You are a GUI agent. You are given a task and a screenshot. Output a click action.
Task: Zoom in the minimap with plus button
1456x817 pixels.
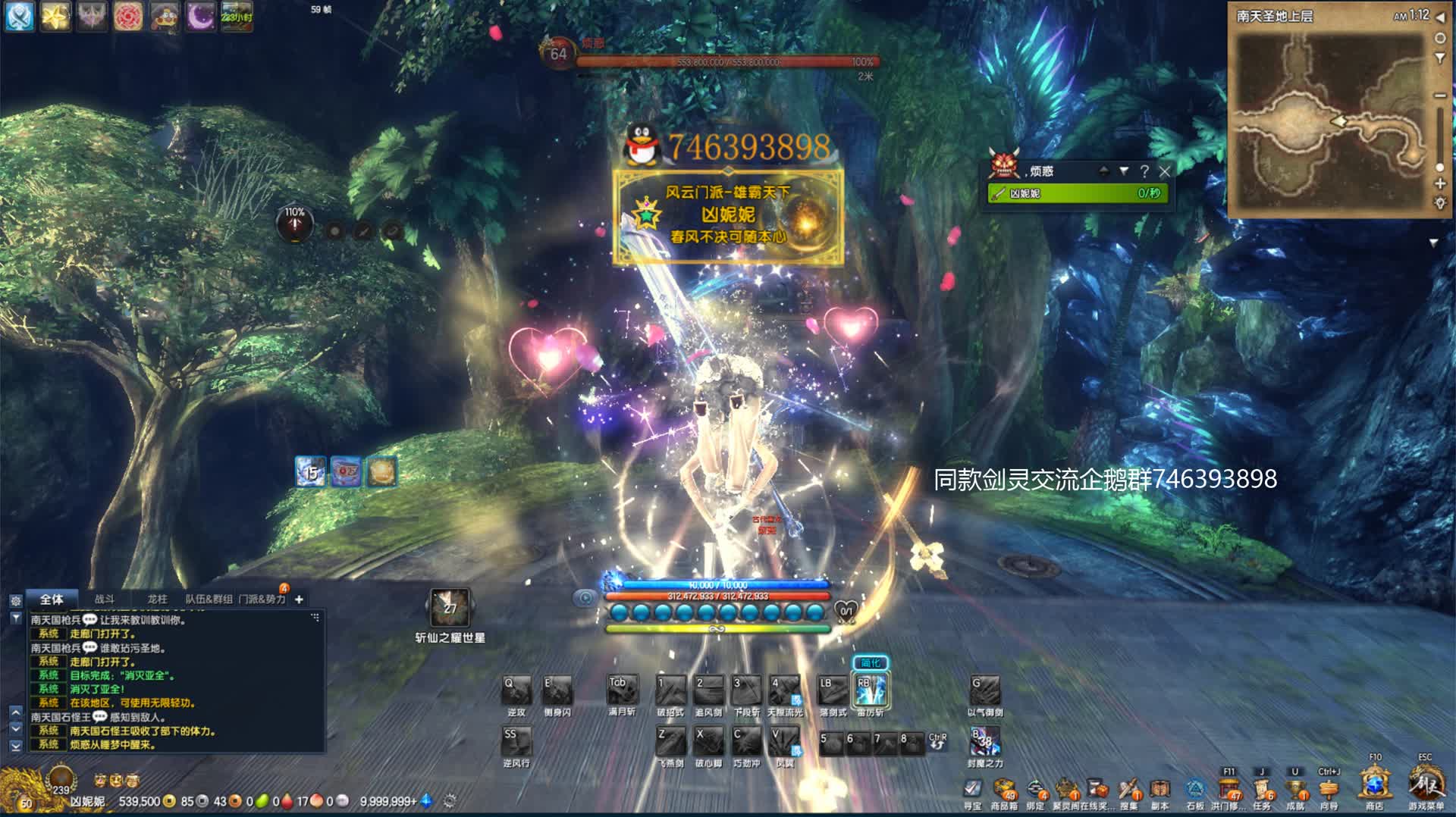click(1439, 183)
